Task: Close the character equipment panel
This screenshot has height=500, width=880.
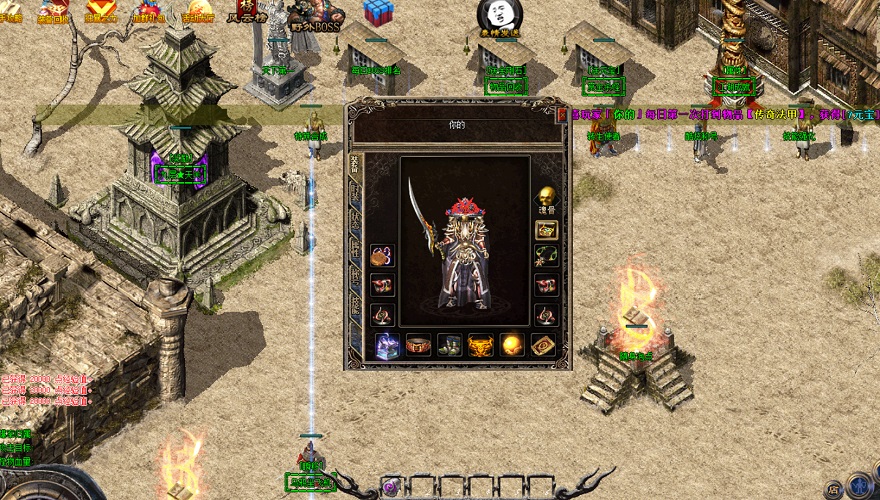Action: tap(562, 114)
